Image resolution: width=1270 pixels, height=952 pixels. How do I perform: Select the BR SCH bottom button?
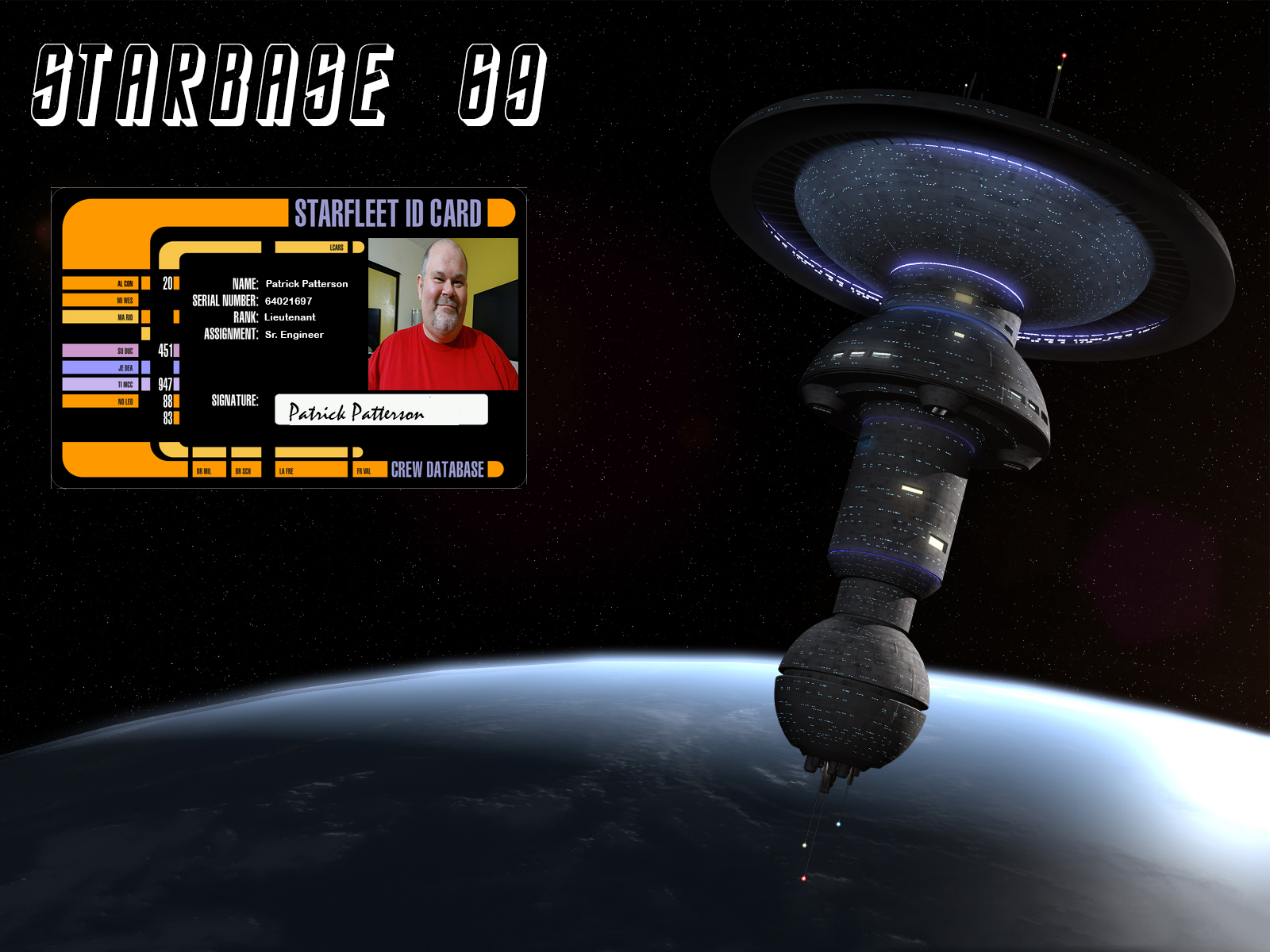click(246, 470)
